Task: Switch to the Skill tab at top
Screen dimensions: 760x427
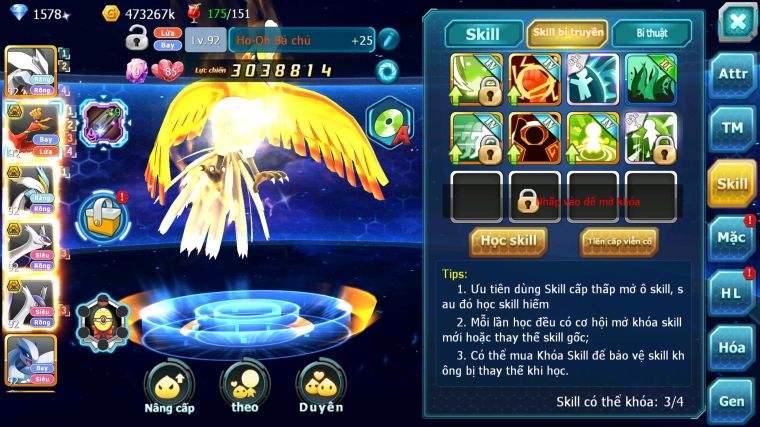Action: click(x=484, y=34)
